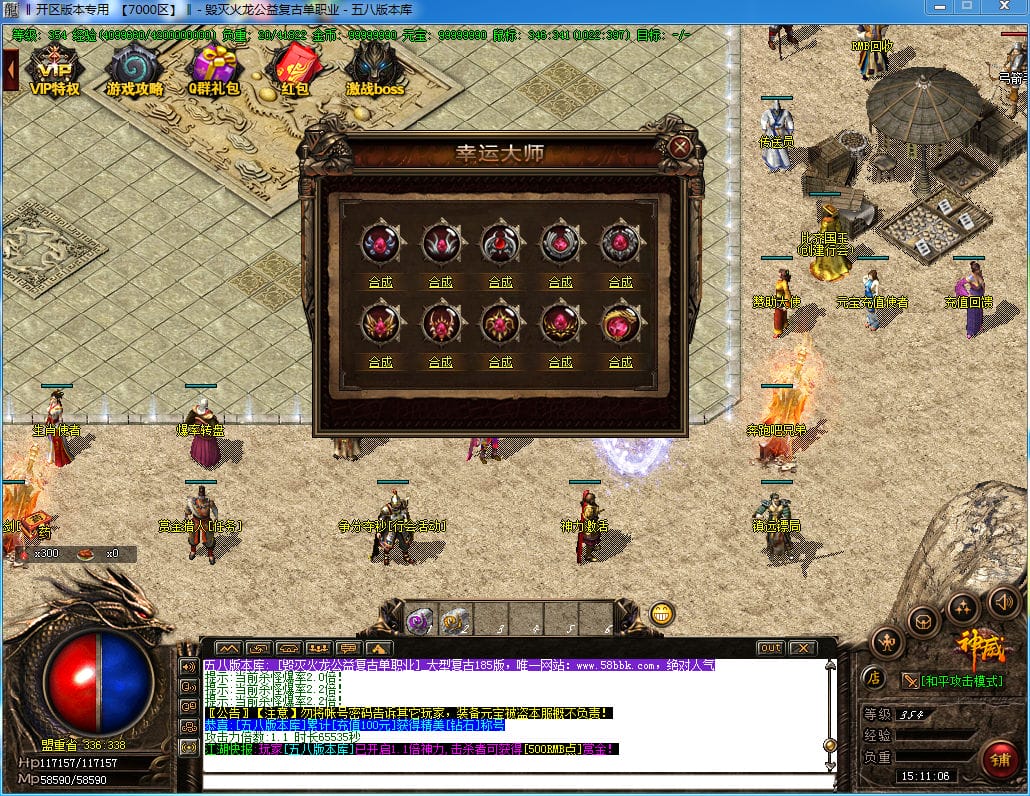
Task: Open the 红包 red envelope icon
Action: pos(293,70)
